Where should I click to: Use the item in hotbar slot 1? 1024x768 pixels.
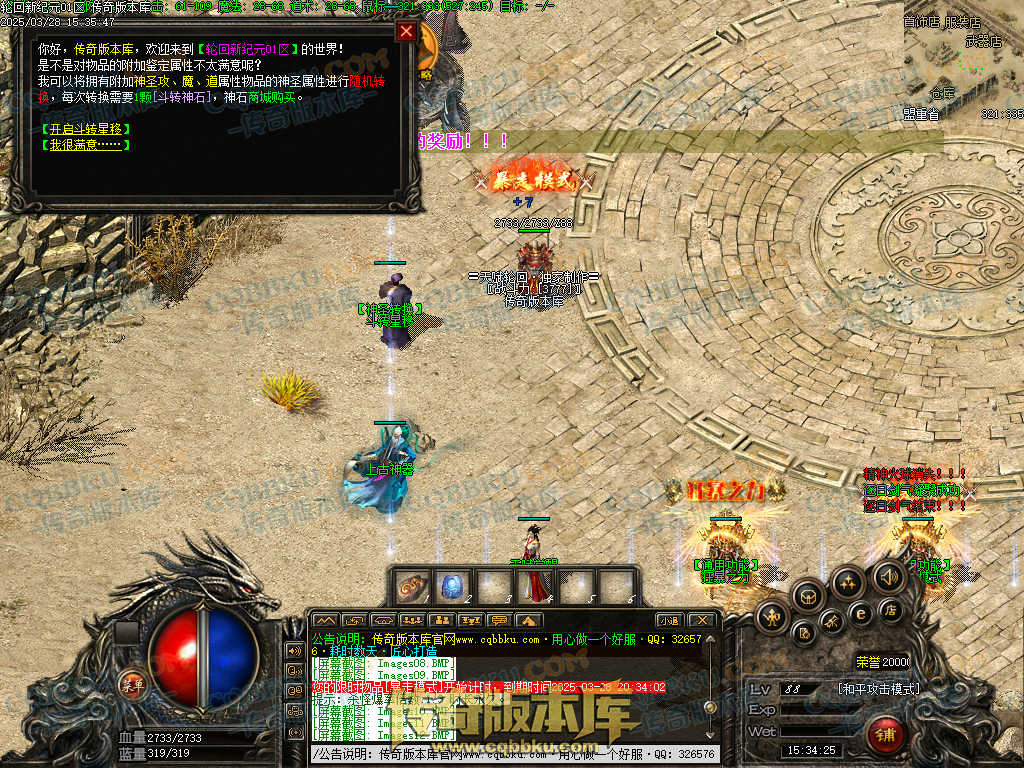413,587
